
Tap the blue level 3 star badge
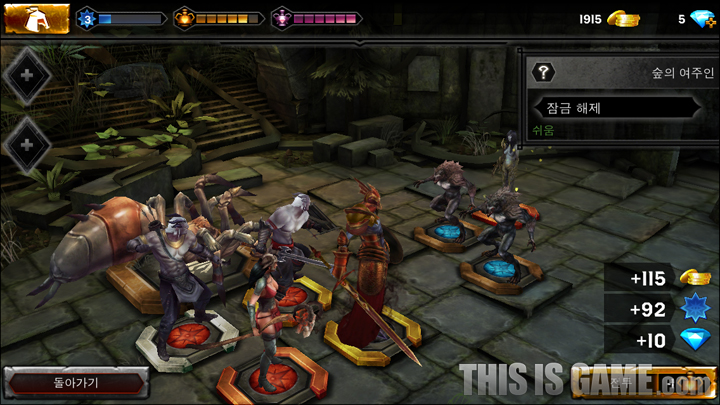click(x=86, y=18)
